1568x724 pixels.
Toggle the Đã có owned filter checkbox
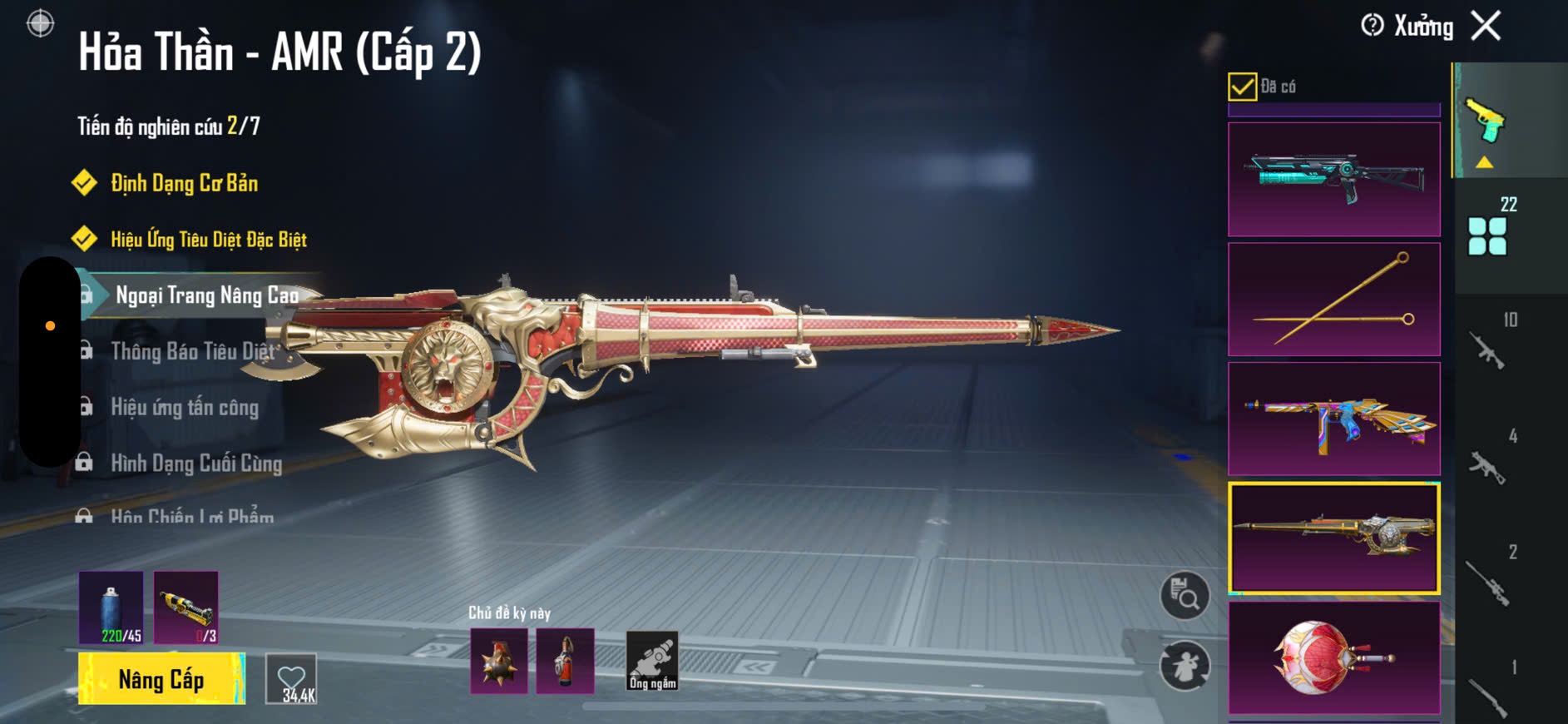[x=1242, y=87]
